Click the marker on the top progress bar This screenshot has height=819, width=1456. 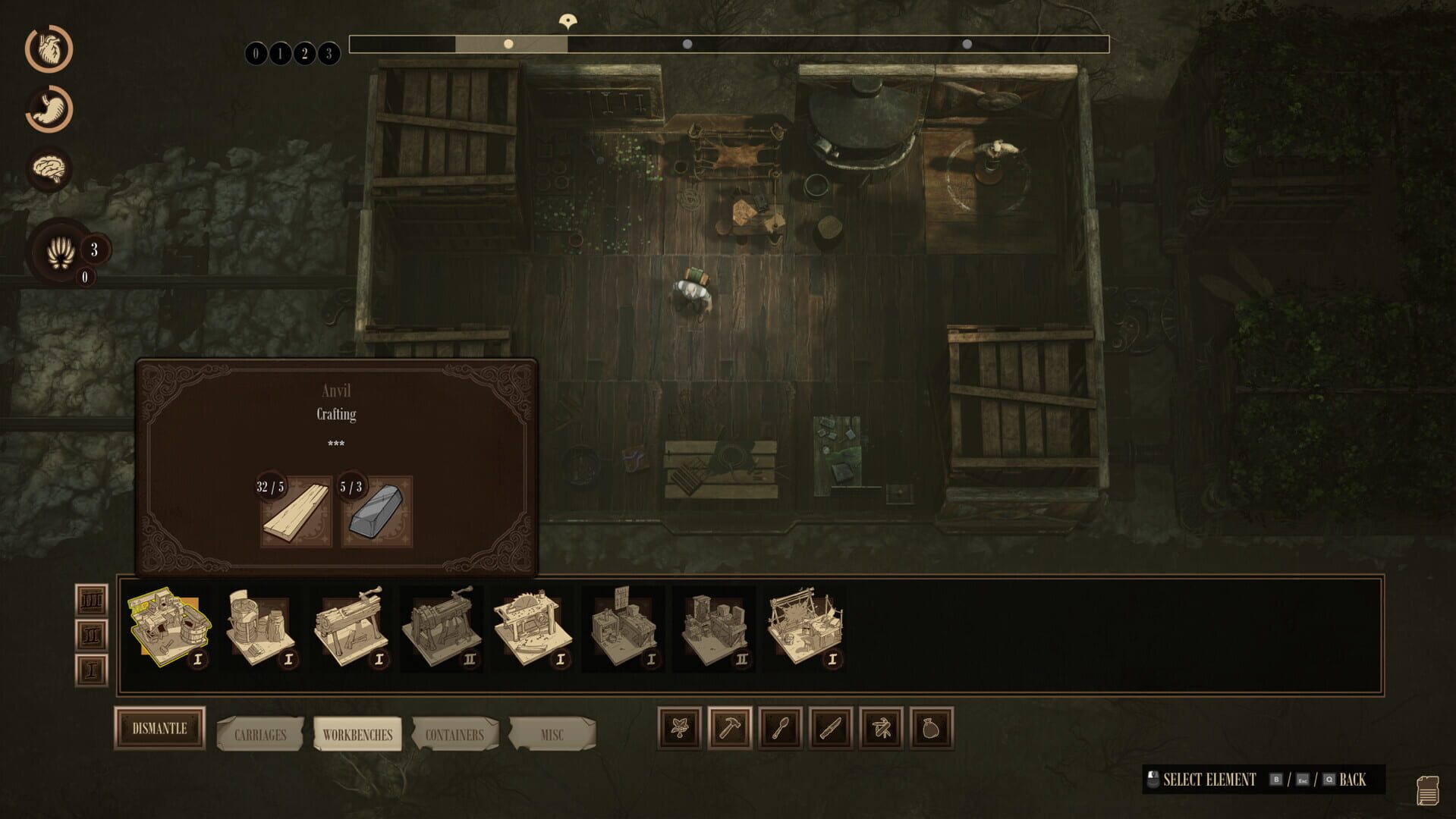(568, 21)
